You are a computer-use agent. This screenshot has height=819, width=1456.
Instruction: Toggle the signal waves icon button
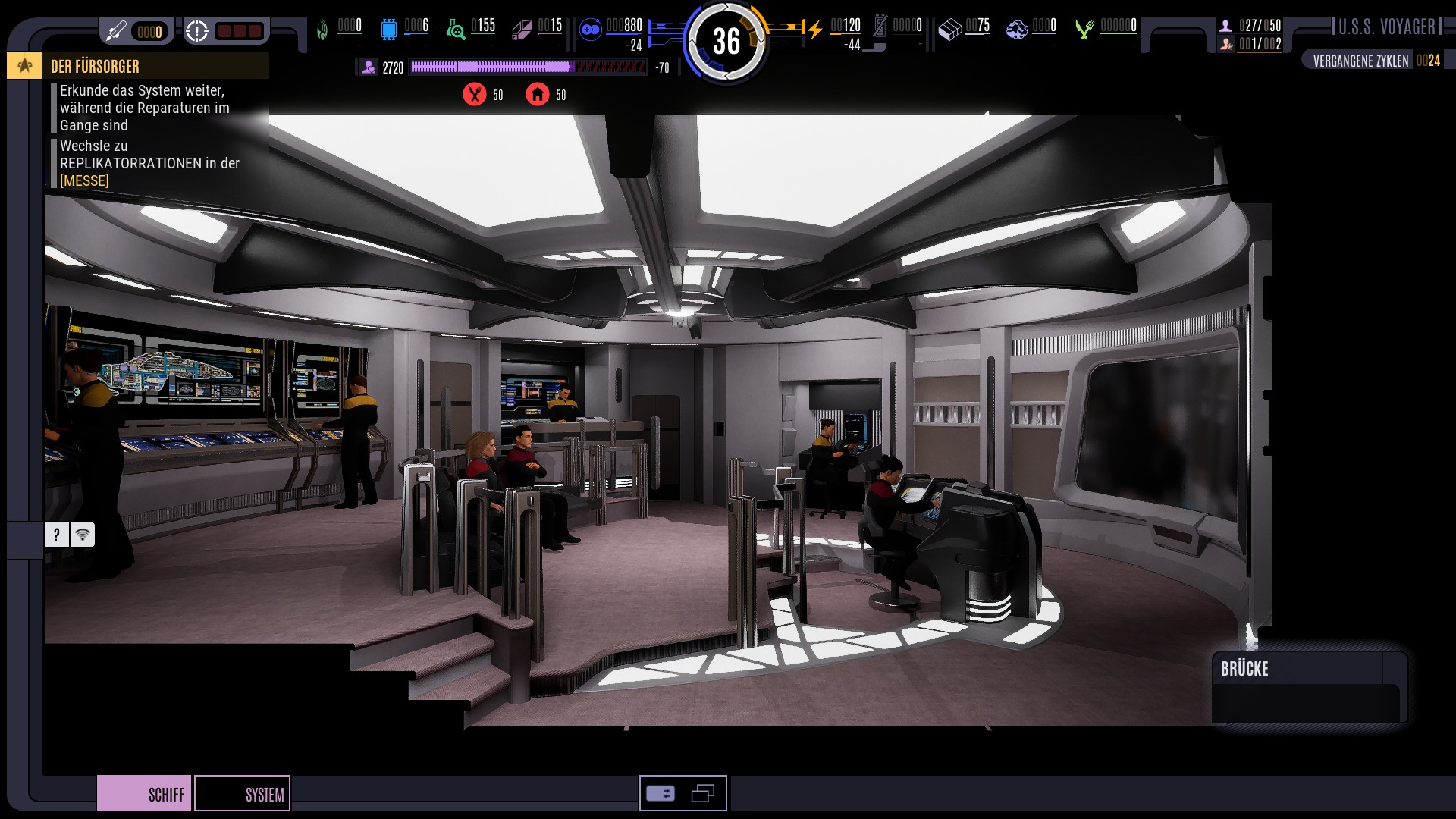[x=83, y=535]
